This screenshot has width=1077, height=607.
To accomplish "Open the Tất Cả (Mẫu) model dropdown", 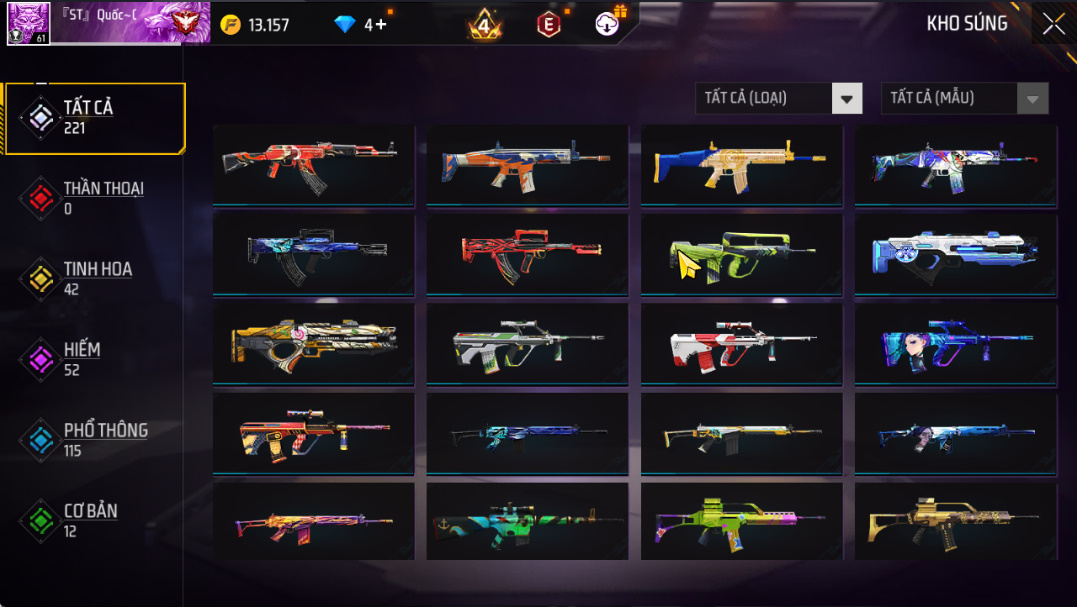I will [x=964, y=98].
